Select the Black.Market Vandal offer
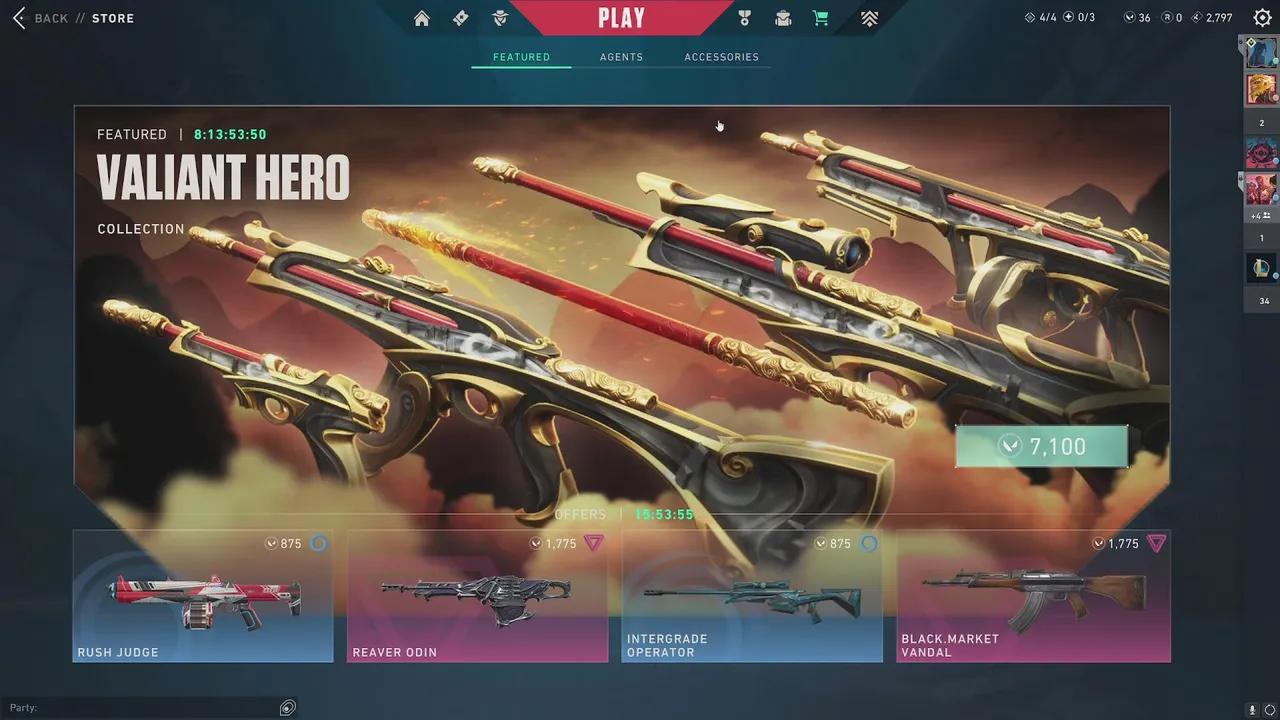 [1032, 597]
